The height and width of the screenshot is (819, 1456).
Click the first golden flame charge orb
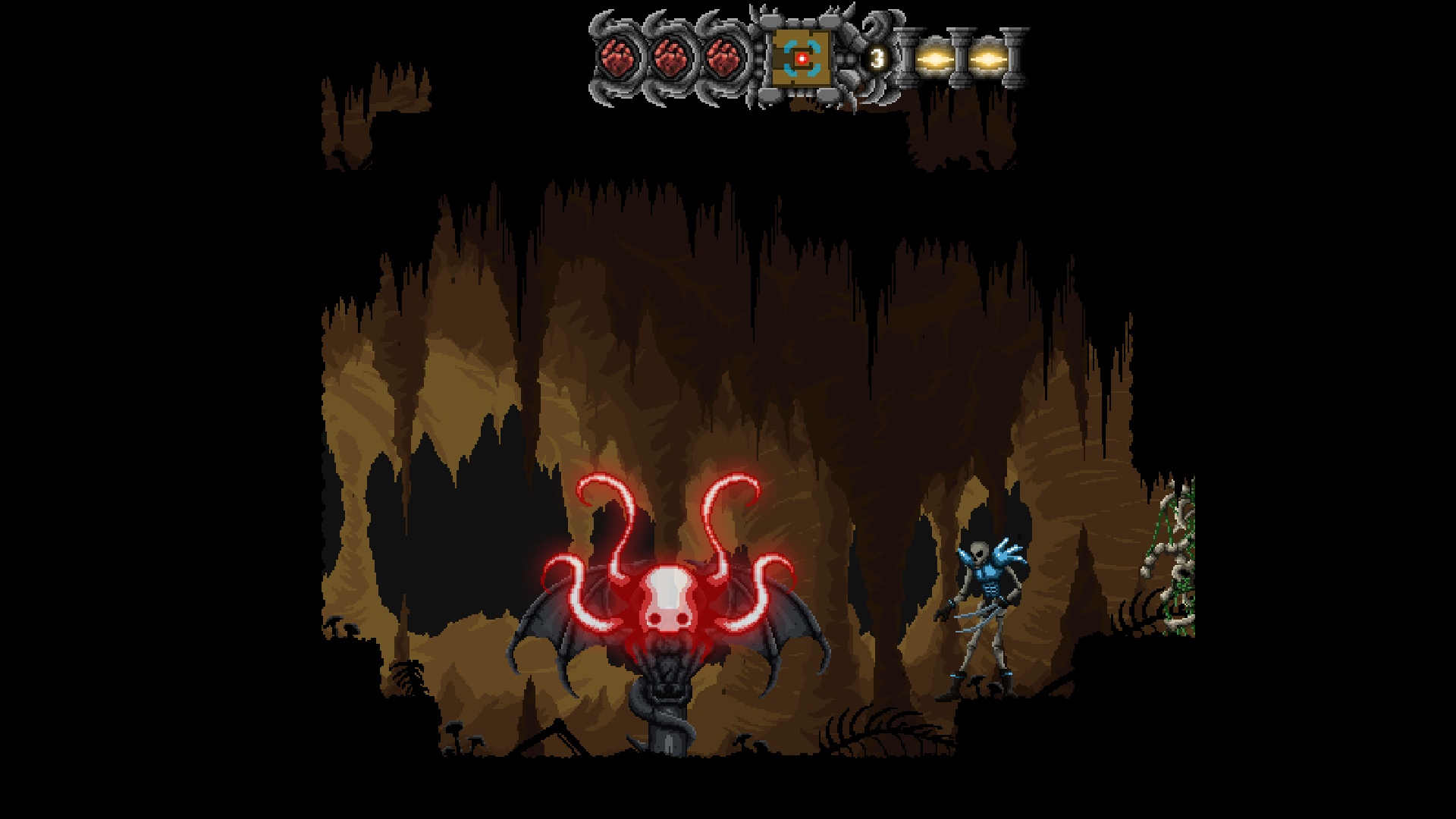point(936,59)
